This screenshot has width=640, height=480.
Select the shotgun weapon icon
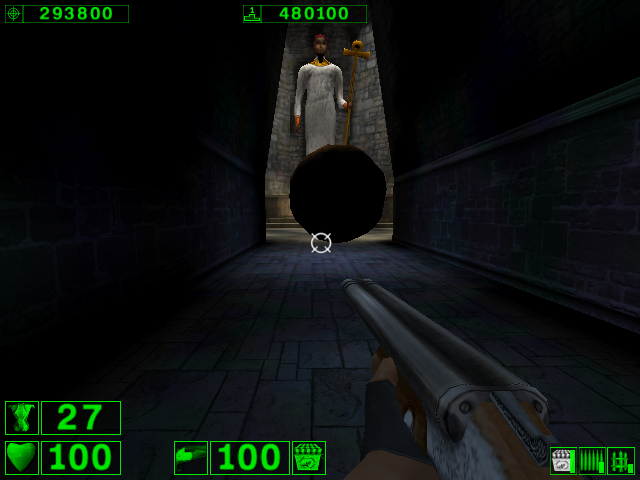191,458
